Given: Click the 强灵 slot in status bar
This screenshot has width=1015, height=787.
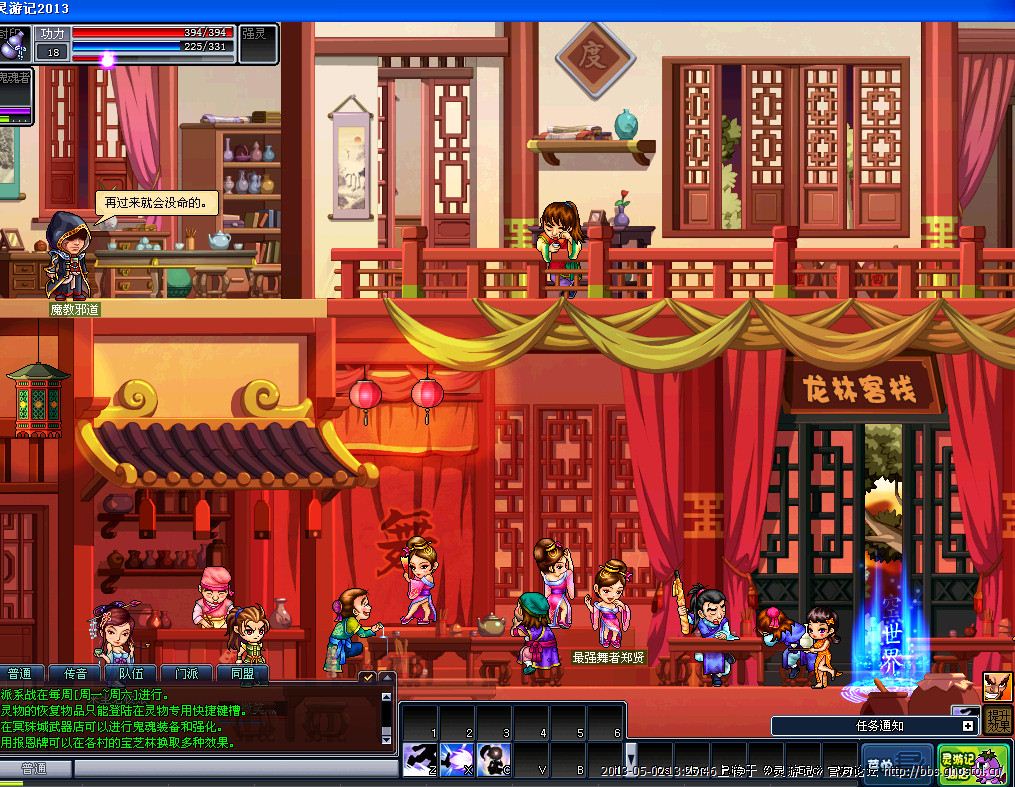Looking at the screenshot, I should tap(258, 33).
